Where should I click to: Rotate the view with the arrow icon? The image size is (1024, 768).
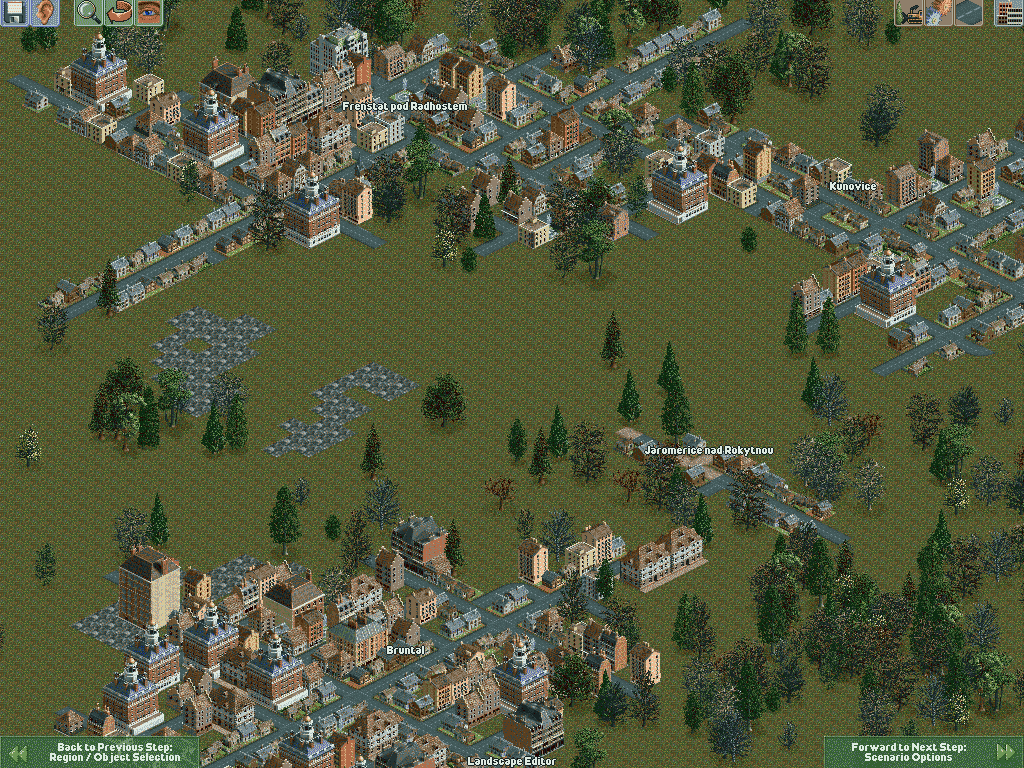pos(119,13)
